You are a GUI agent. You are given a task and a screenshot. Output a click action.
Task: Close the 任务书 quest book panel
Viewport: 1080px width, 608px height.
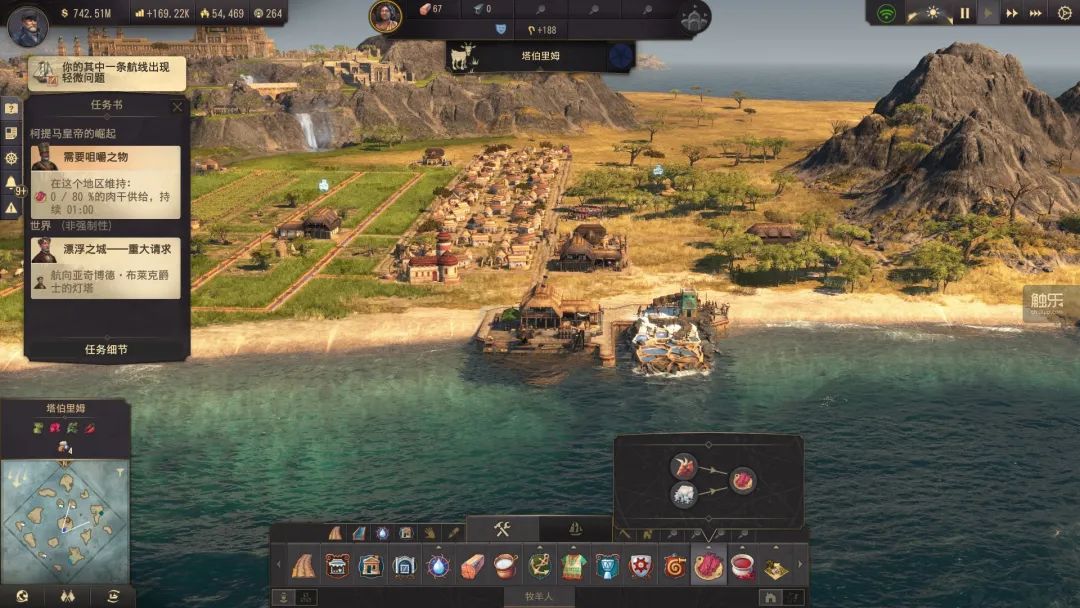click(177, 106)
